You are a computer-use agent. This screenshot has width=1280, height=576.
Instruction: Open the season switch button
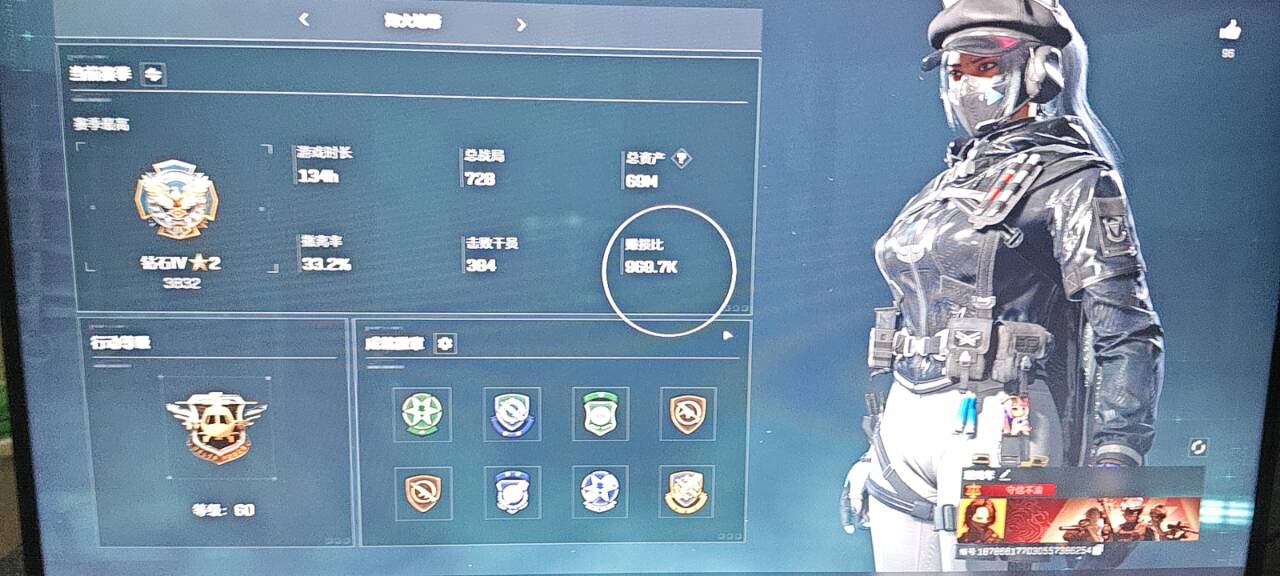pos(153,74)
